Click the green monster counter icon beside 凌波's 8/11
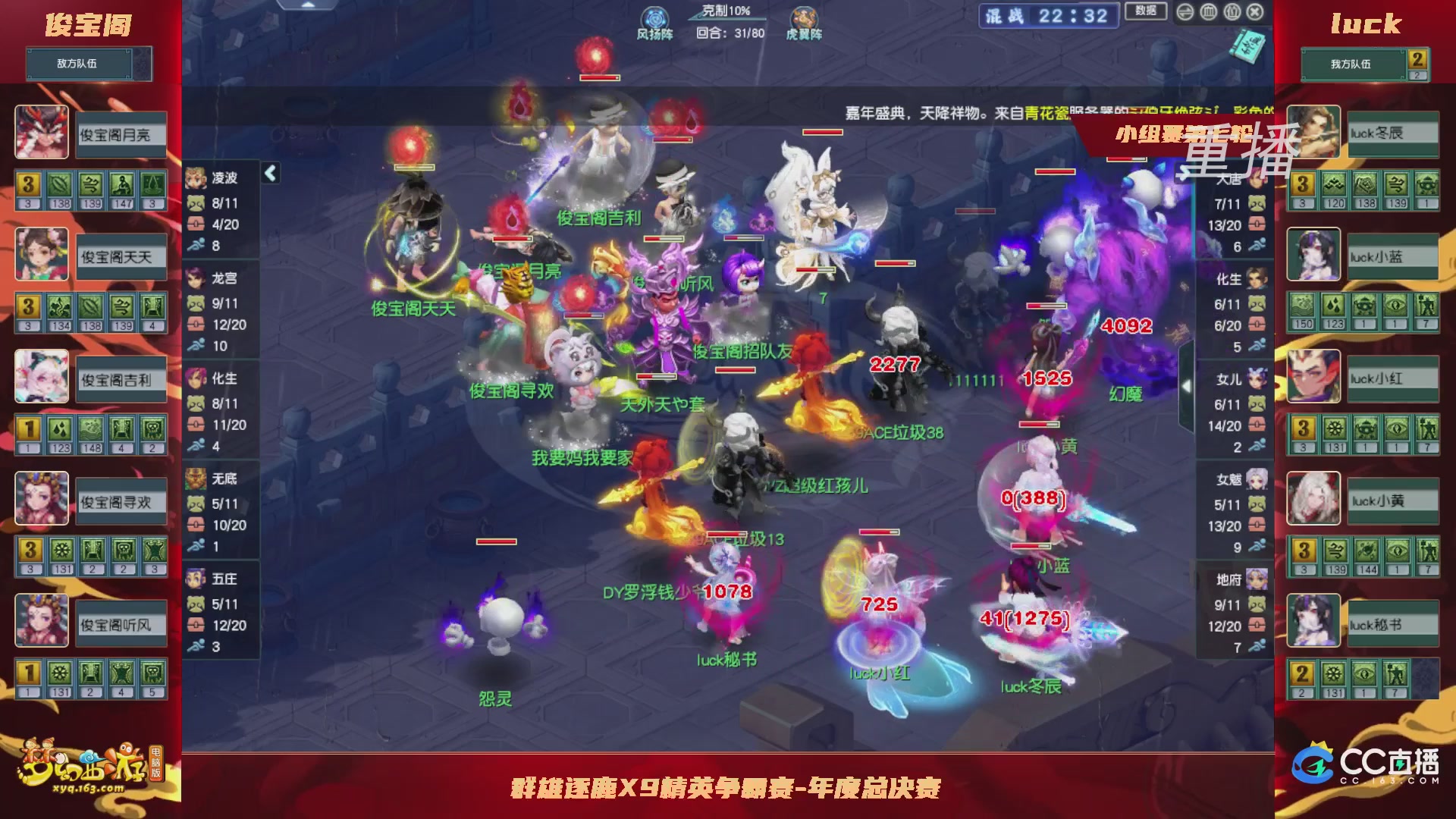 [x=196, y=203]
